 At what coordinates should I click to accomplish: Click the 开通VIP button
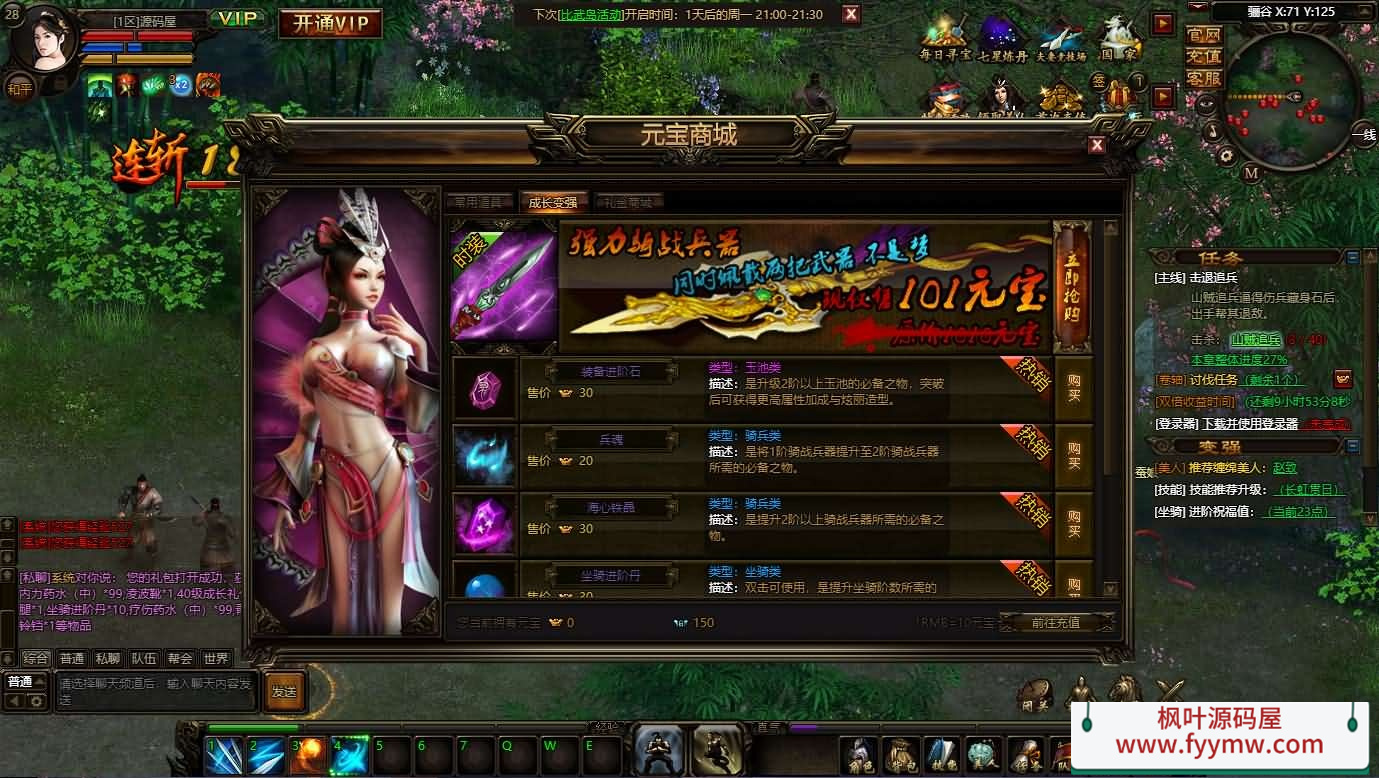[330, 23]
